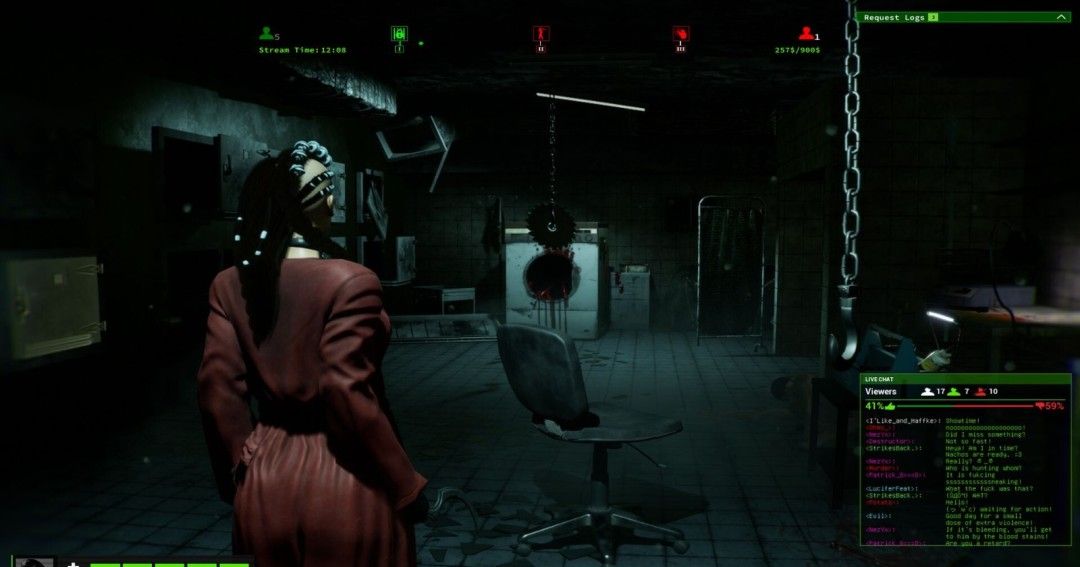
Task: Select the red standing figure objective icon
Action: point(541,34)
